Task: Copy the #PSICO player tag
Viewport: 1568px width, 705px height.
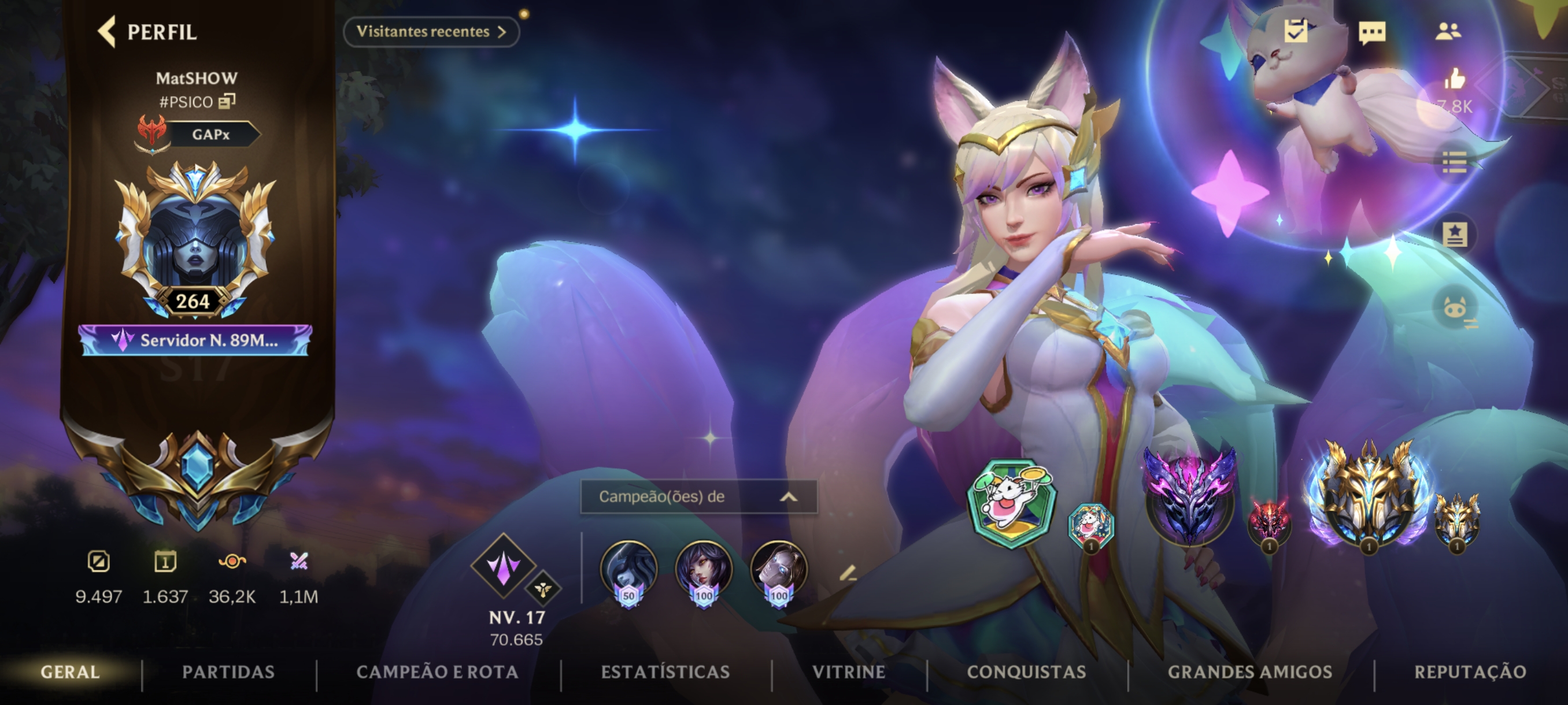Action: coord(227,101)
